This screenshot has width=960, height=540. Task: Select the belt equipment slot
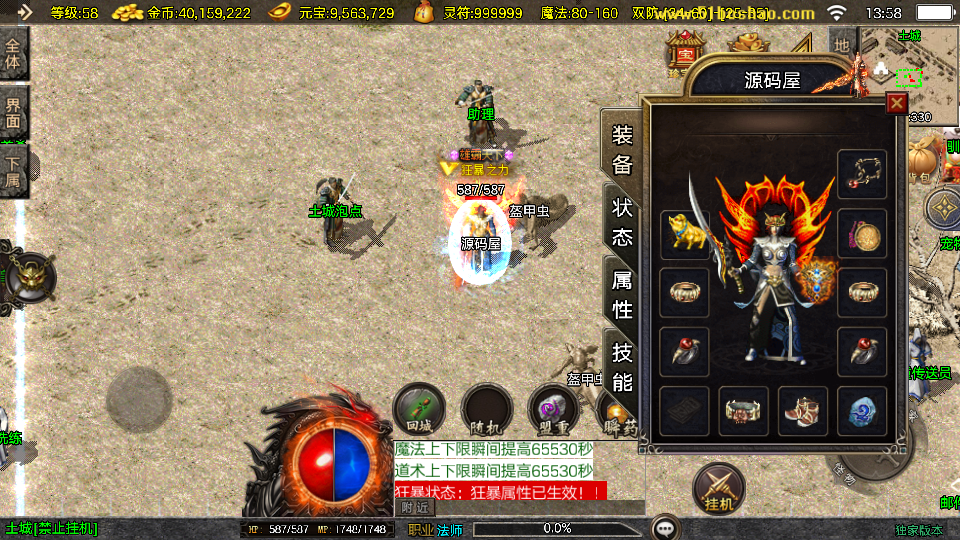point(744,411)
